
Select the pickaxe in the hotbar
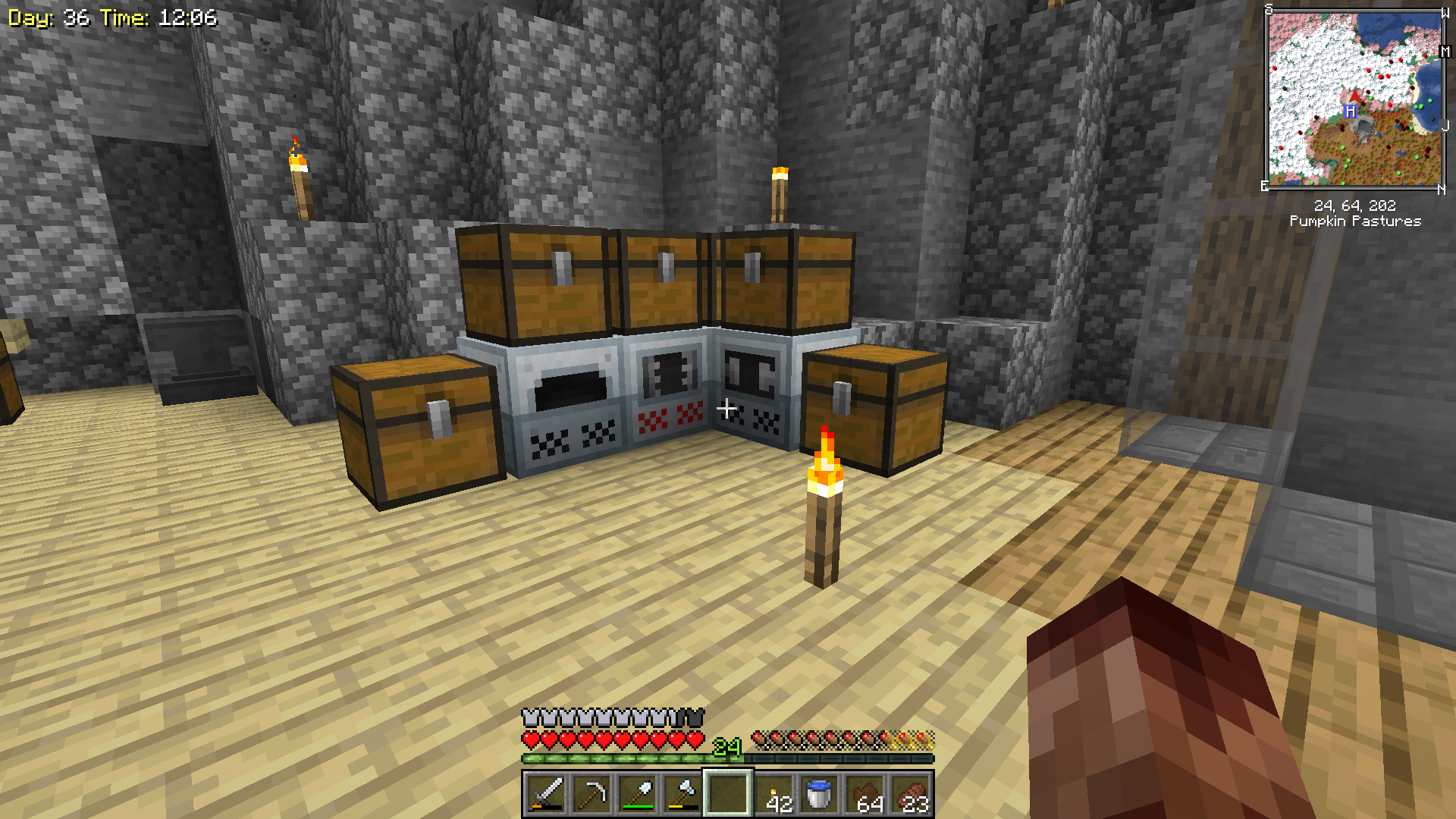[x=591, y=794]
